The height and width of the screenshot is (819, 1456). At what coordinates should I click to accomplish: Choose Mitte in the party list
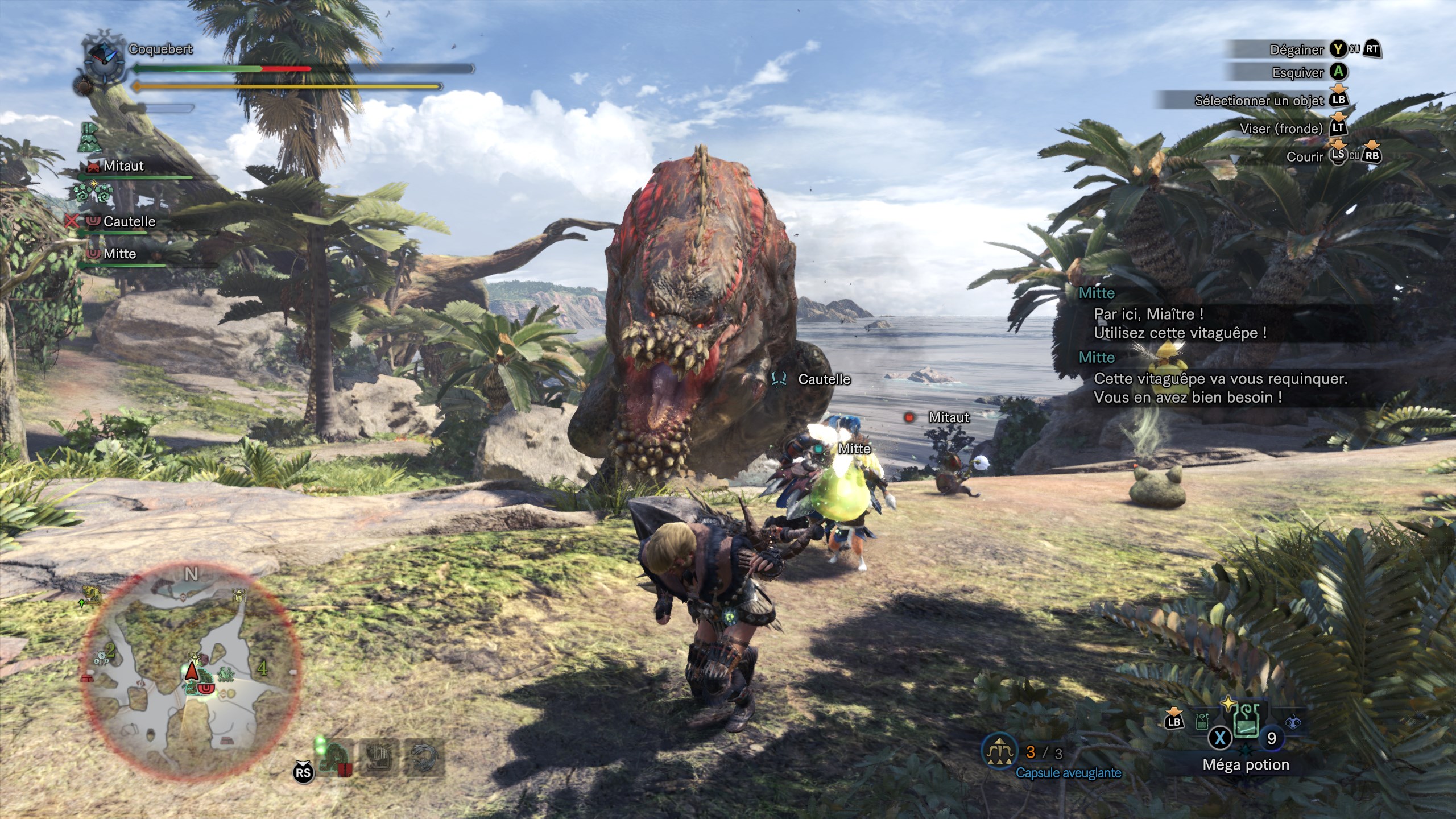119,254
